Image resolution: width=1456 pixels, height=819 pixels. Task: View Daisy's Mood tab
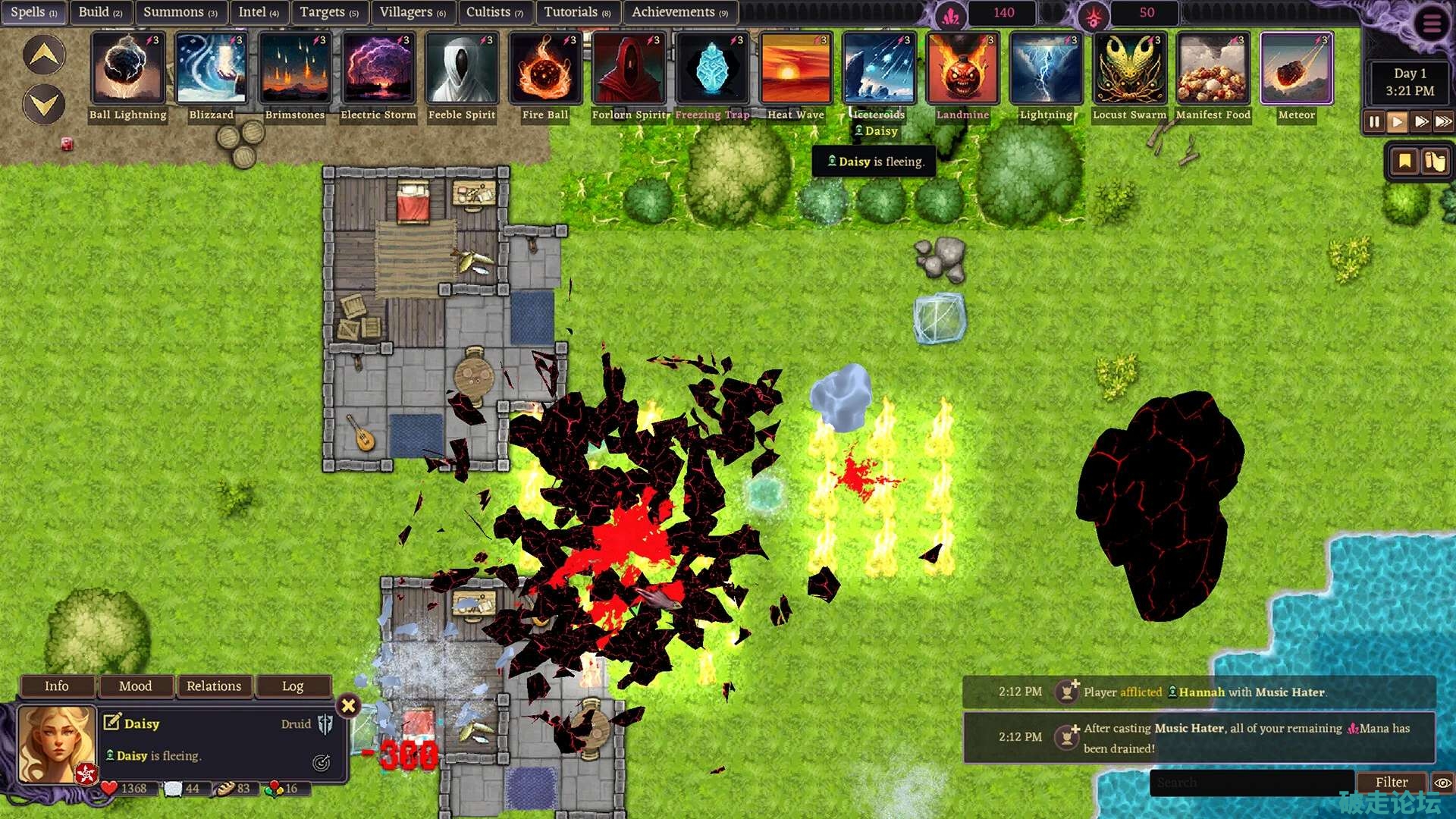[x=136, y=686]
